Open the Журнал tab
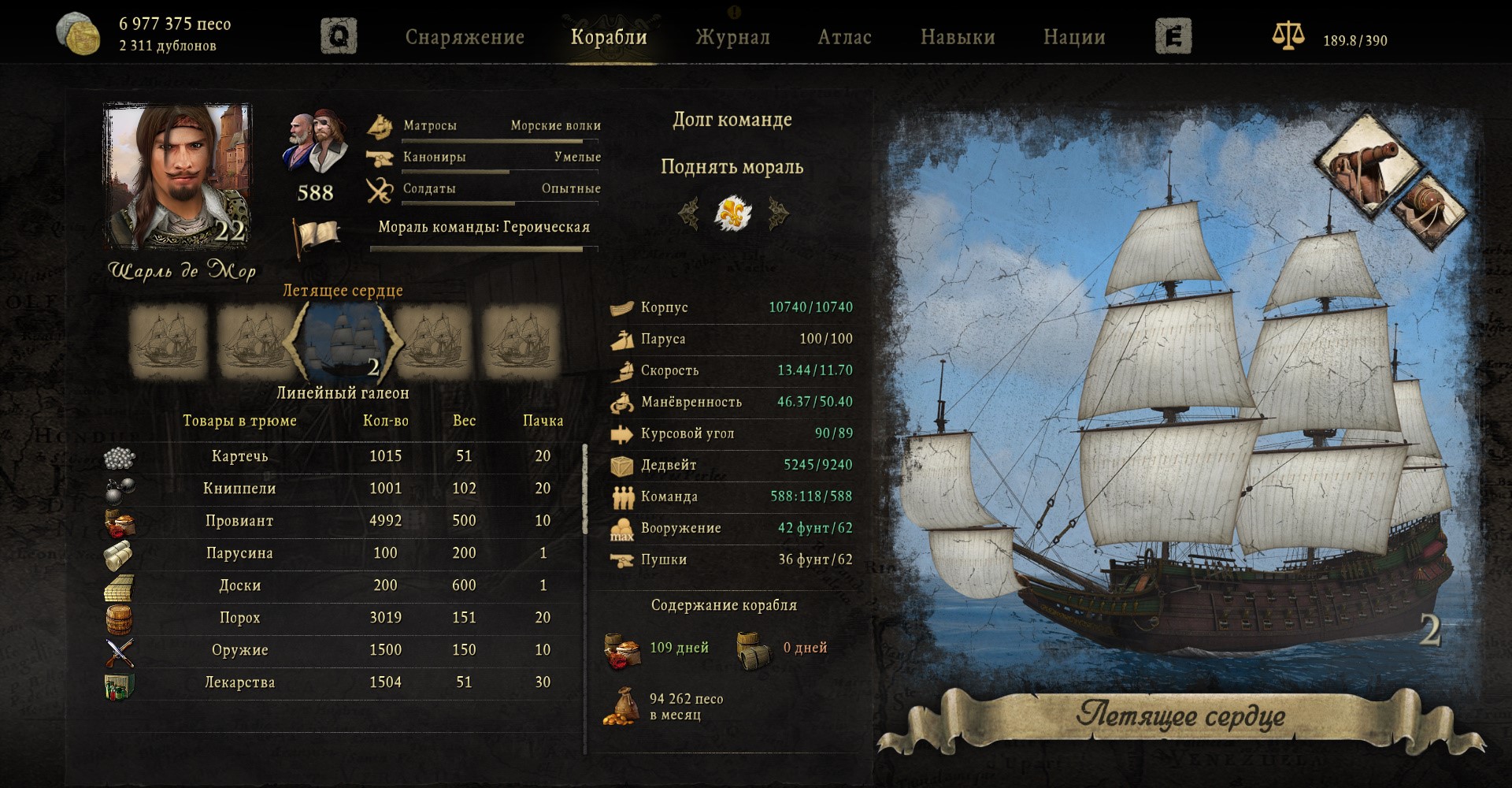The width and height of the screenshot is (1512, 788). click(x=732, y=37)
